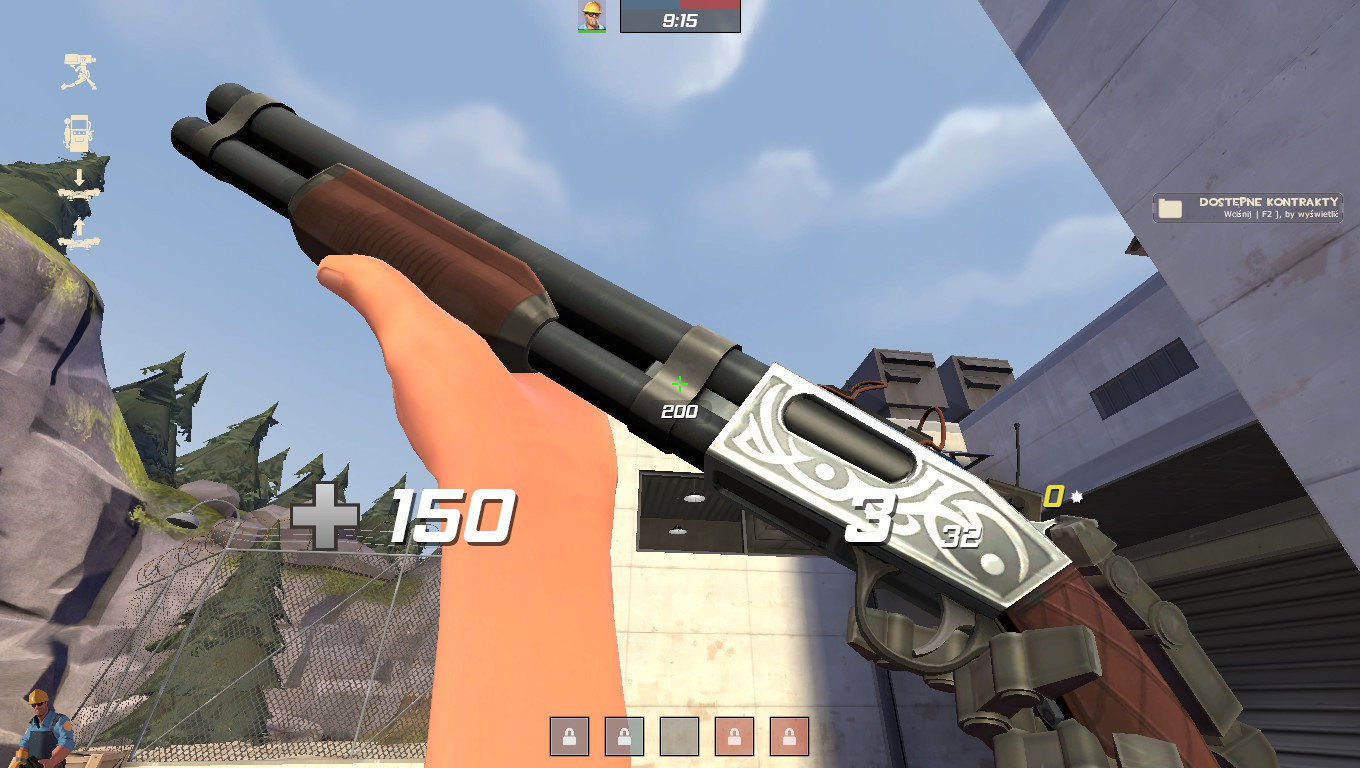Click the Teleporter Entrance icon
Viewport: 1360px width, 768px height.
click(x=79, y=193)
